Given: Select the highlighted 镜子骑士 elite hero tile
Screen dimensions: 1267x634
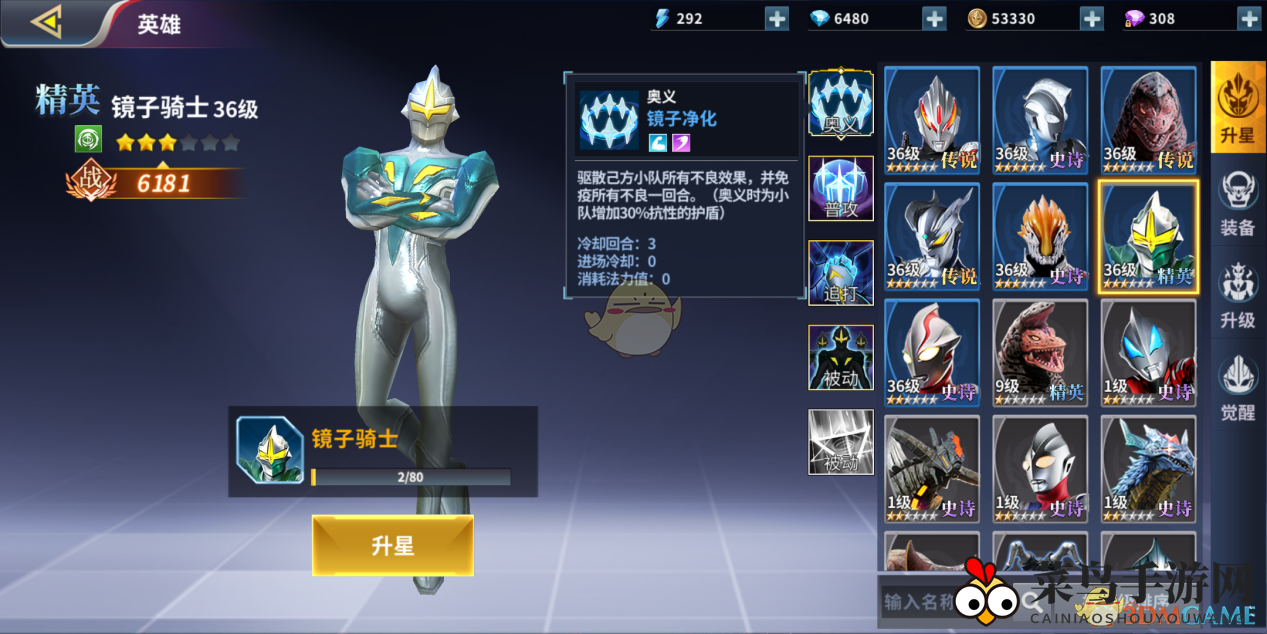Looking at the screenshot, I should click(x=1147, y=237).
